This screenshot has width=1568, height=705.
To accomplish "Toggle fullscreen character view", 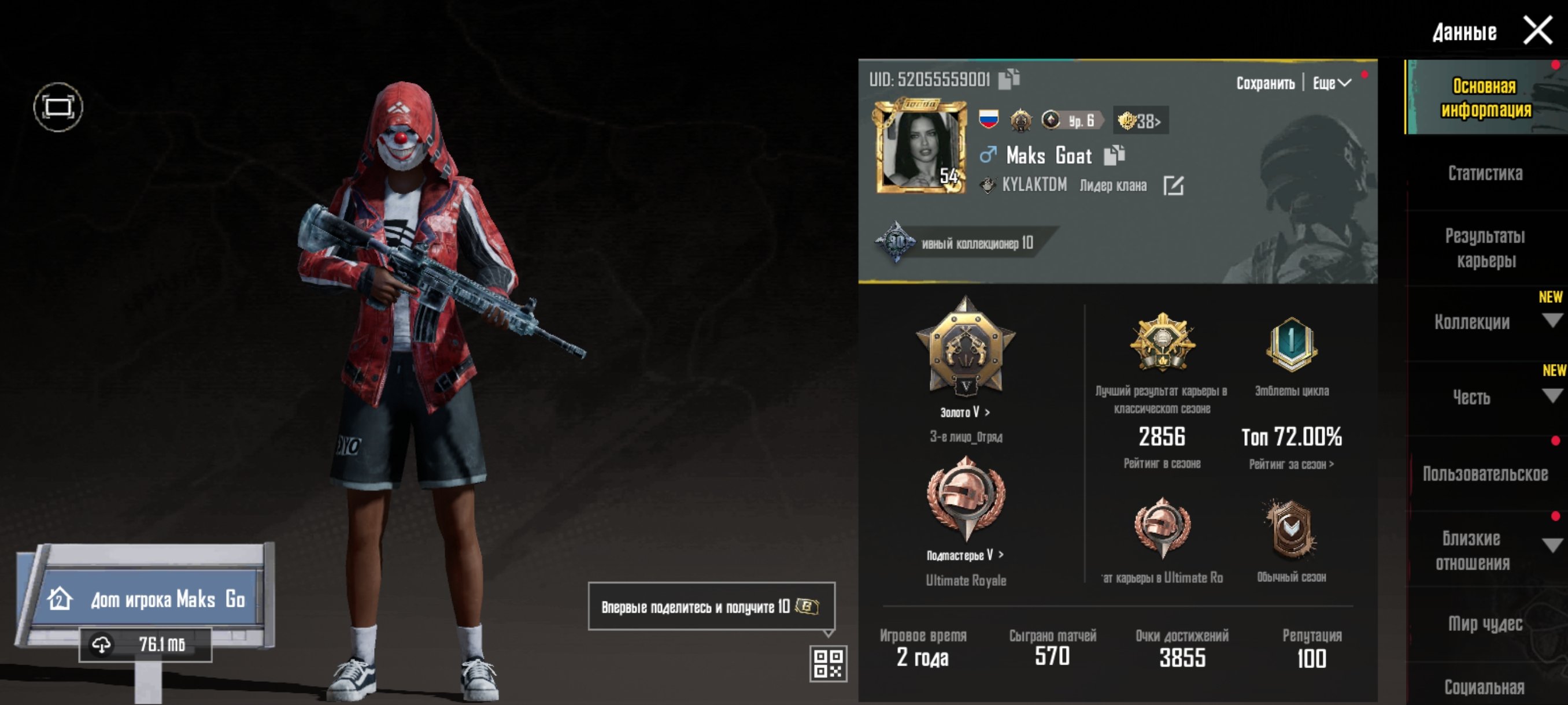I will pos(58,107).
